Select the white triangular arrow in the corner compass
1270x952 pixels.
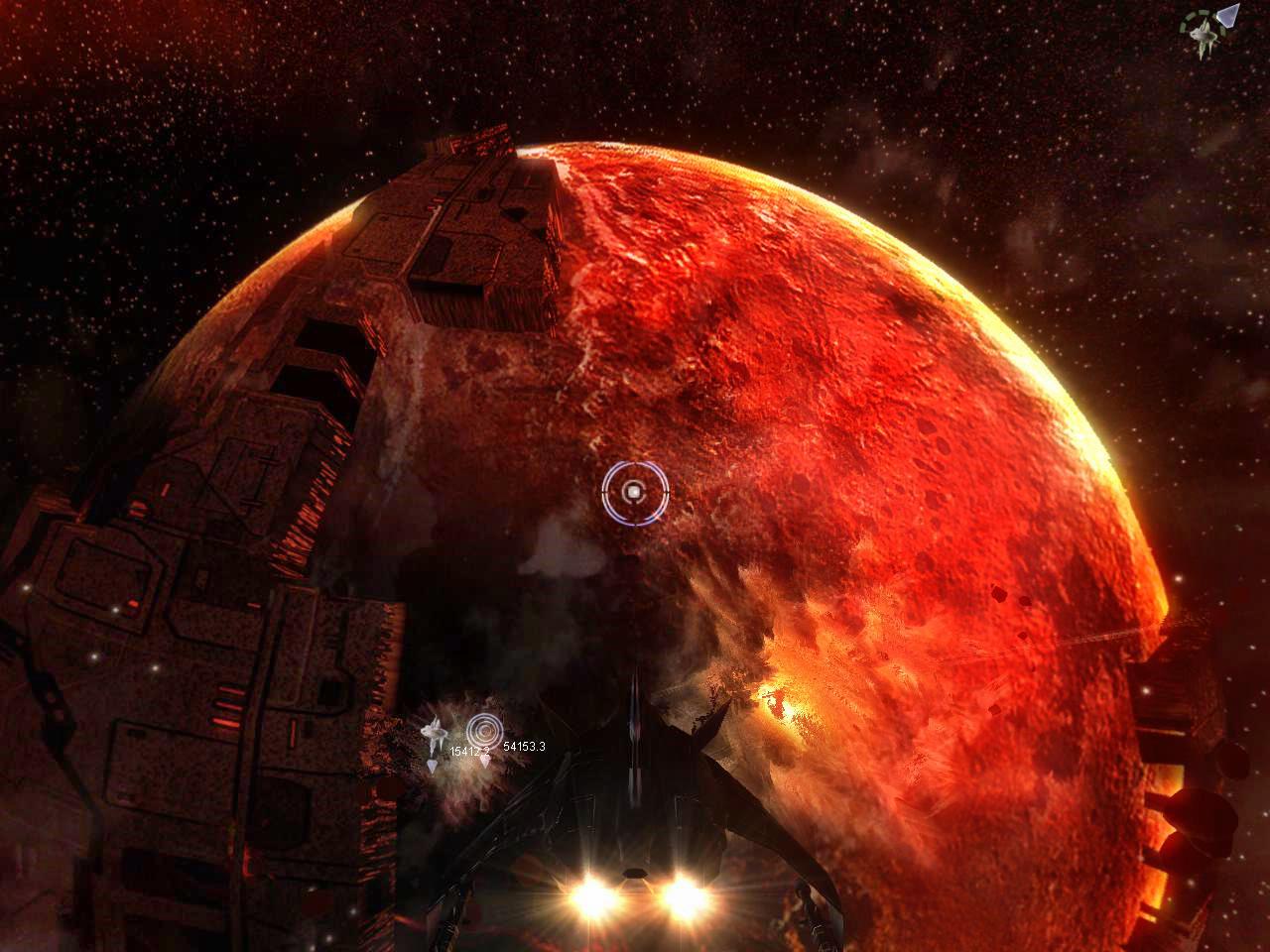point(1228,16)
